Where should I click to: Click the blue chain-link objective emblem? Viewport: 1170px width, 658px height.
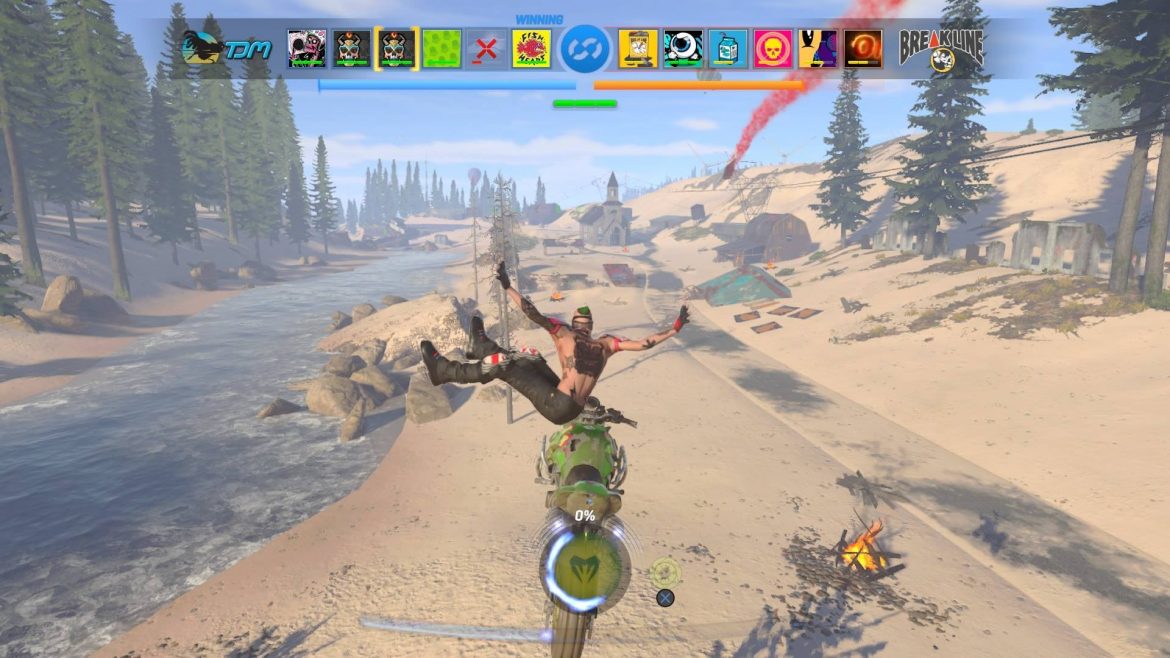tap(585, 49)
